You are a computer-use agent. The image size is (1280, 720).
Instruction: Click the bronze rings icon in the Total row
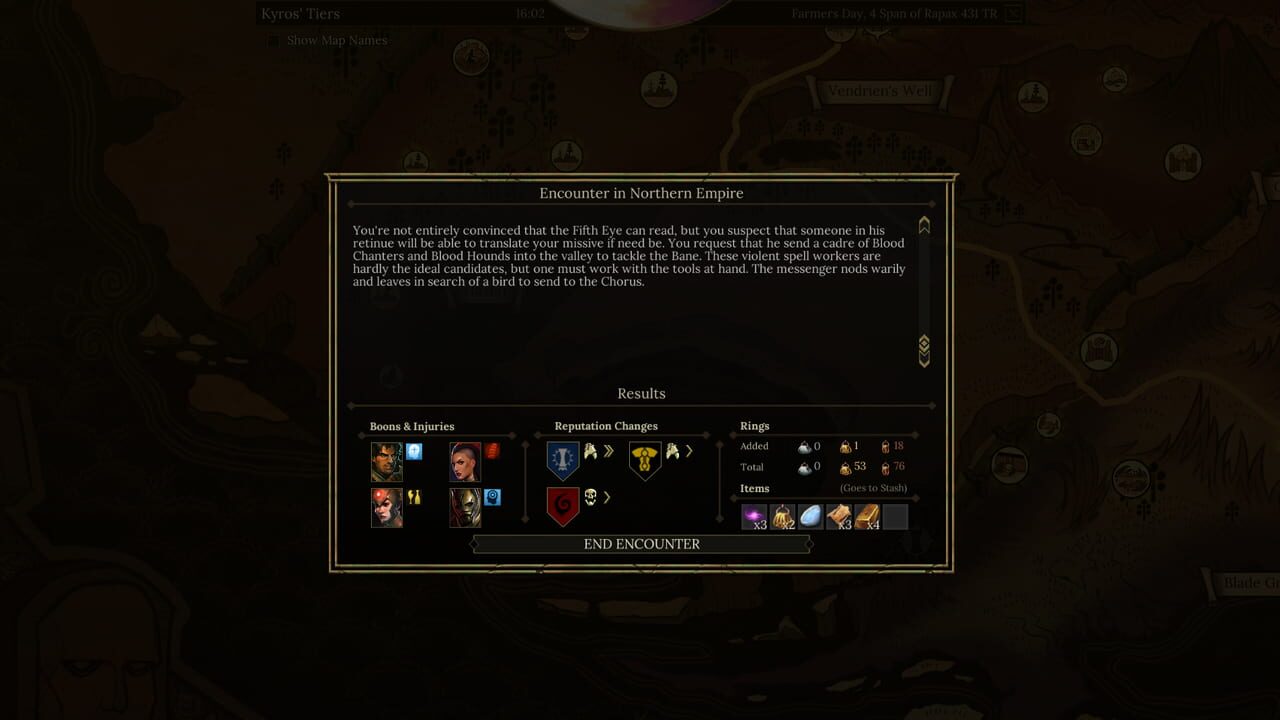pyautogui.click(x=886, y=469)
